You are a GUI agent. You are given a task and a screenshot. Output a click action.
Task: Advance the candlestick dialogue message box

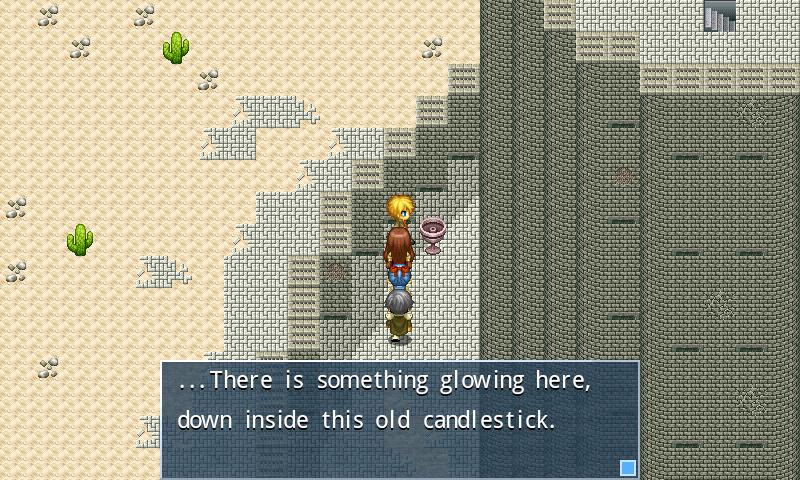click(x=400, y=419)
